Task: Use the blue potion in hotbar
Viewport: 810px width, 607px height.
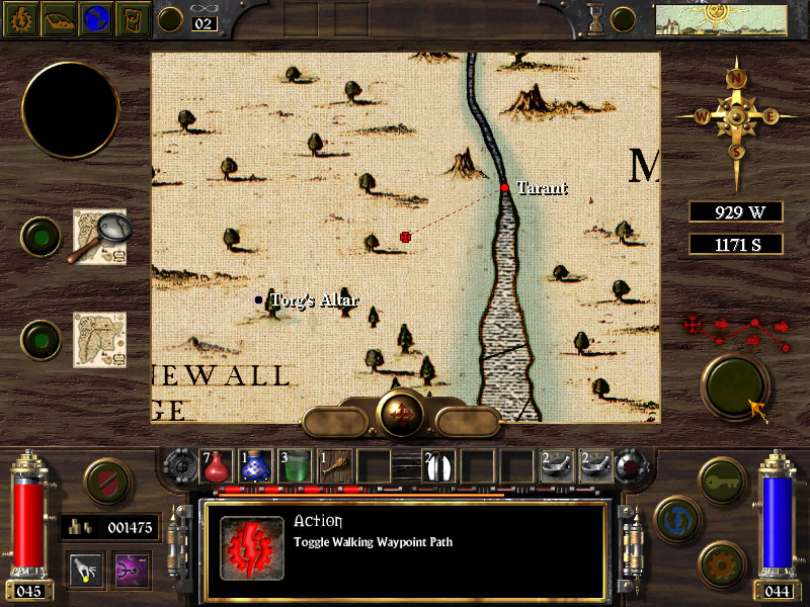Action: 256,466
